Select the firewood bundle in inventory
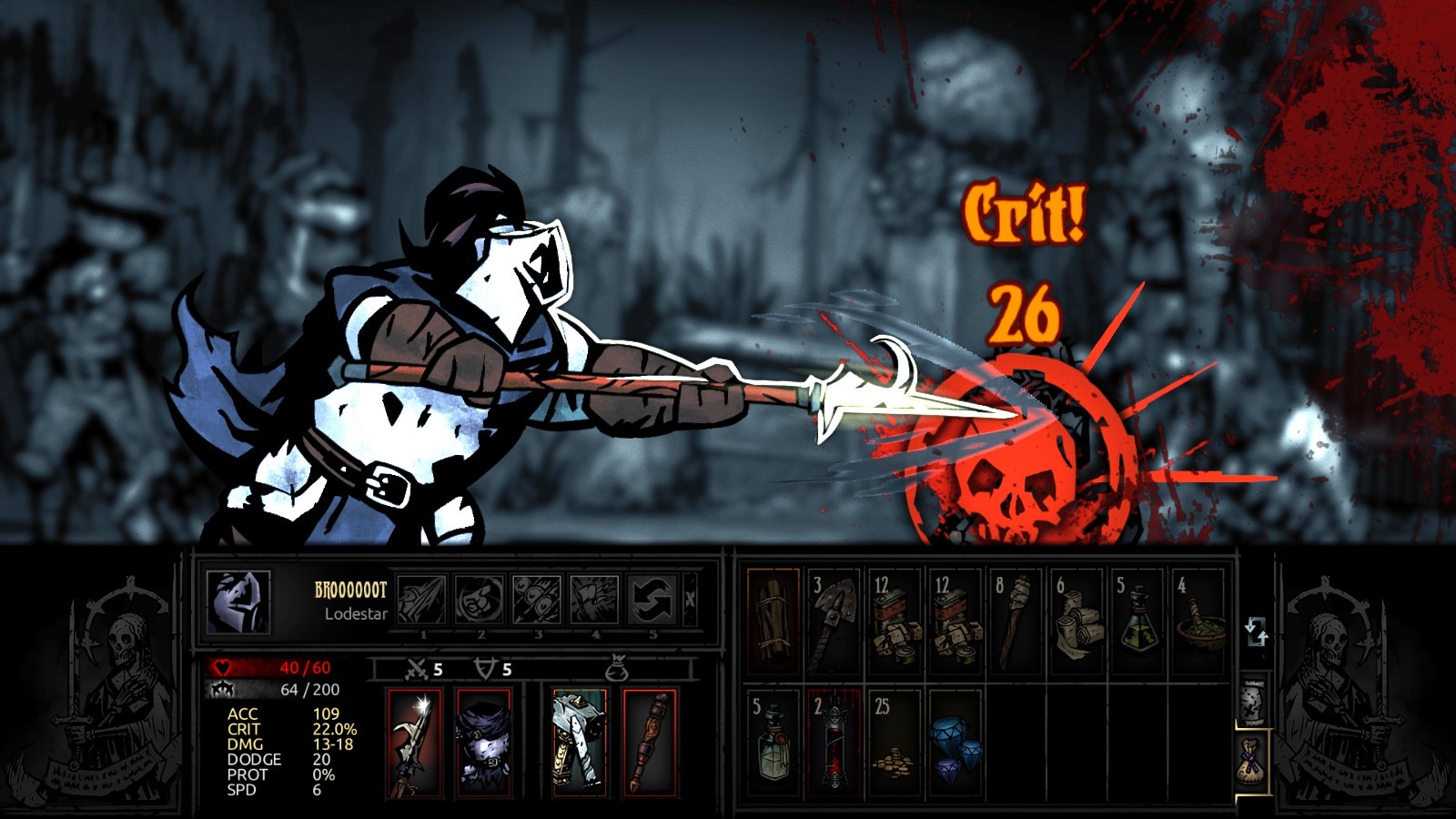The height and width of the screenshot is (819, 1456). [x=773, y=622]
